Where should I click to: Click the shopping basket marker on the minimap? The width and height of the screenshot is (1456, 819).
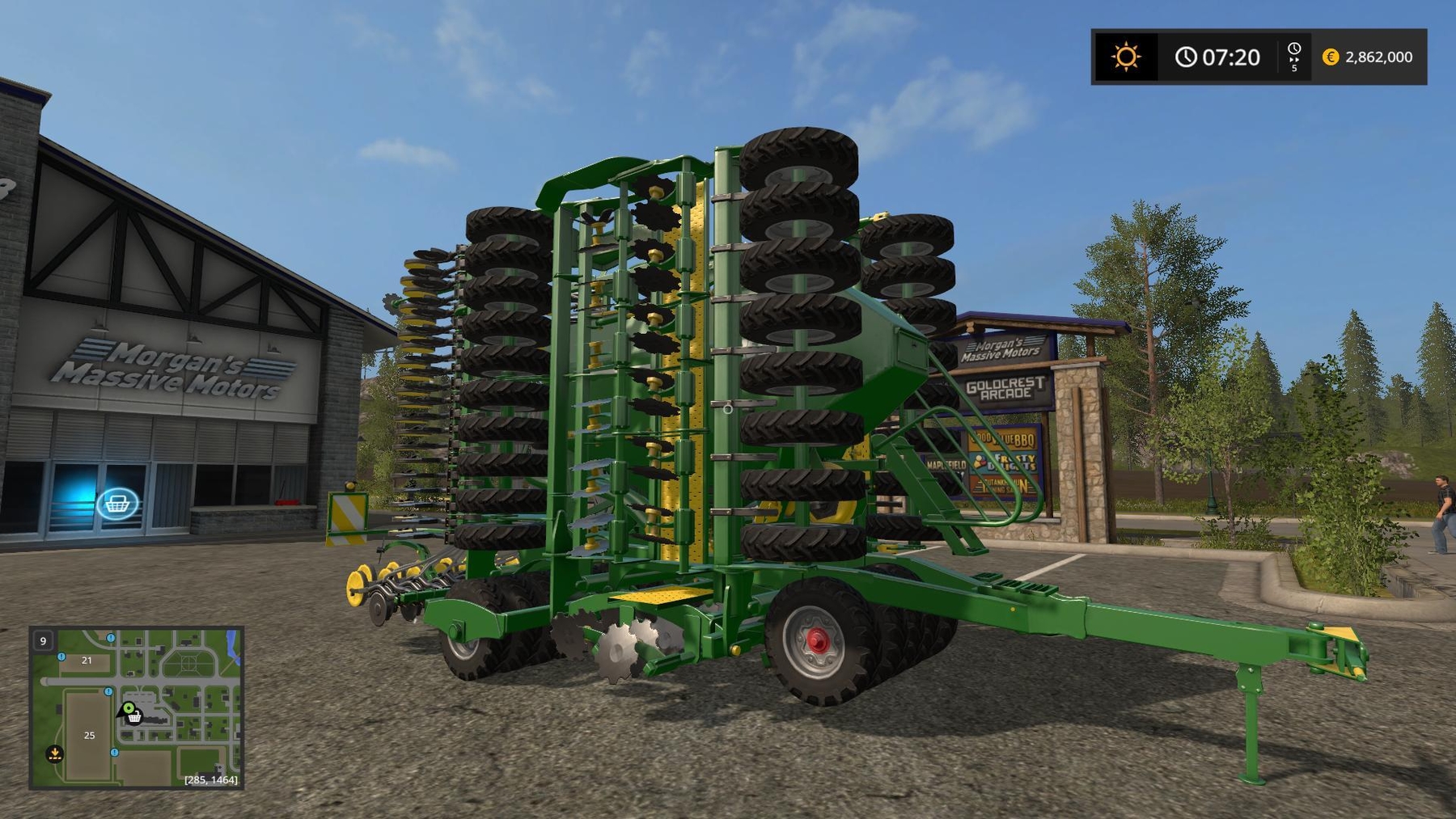[133, 718]
